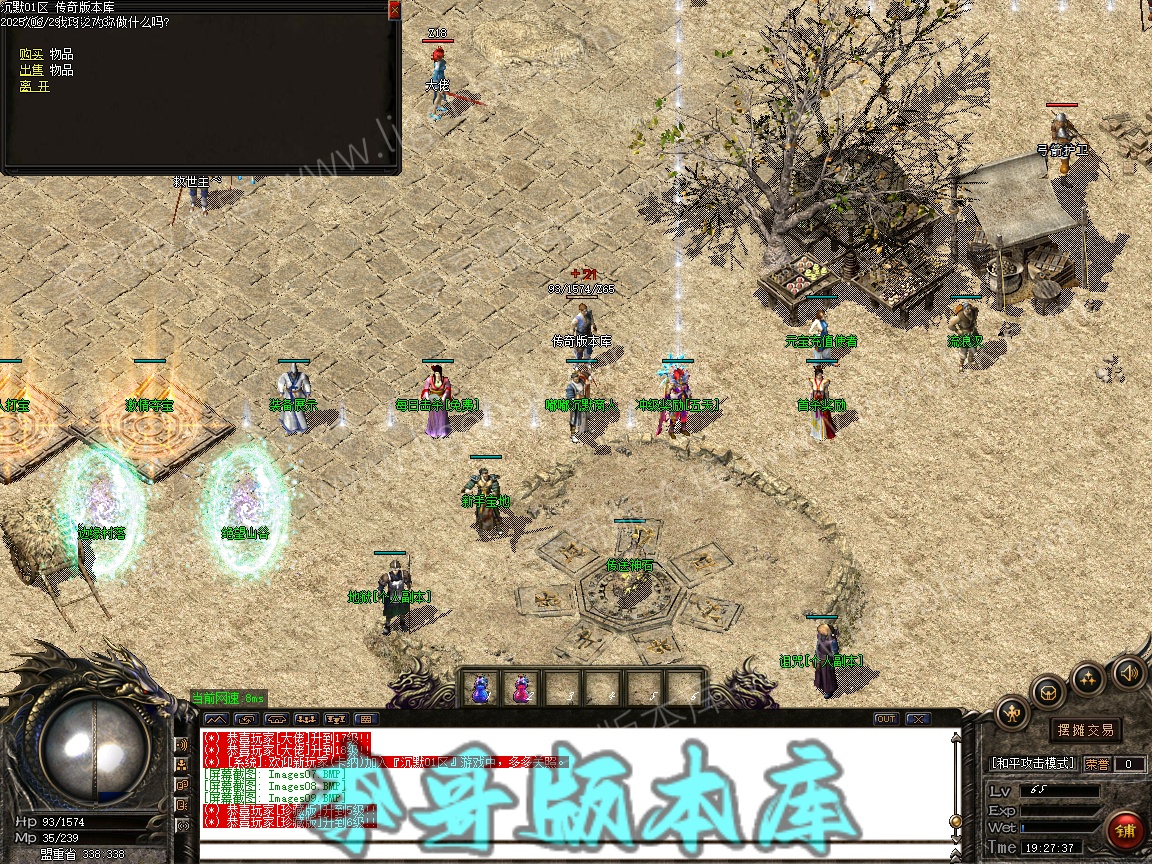The width and height of the screenshot is (1152, 864).
Task: Close the NPC dialogue with the red X
Action: pyautogui.click(x=394, y=9)
